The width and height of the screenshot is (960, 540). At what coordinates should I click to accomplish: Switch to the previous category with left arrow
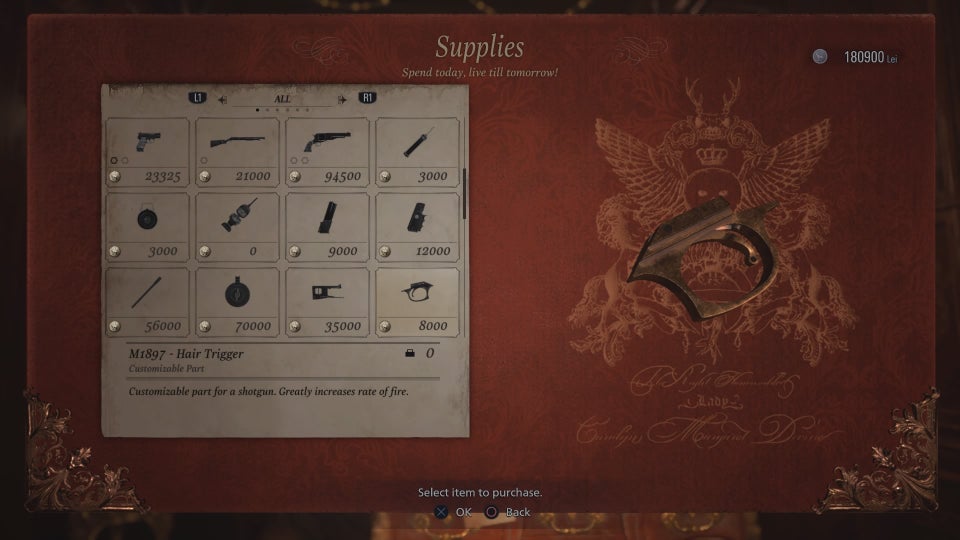click(x=222, y=99)
